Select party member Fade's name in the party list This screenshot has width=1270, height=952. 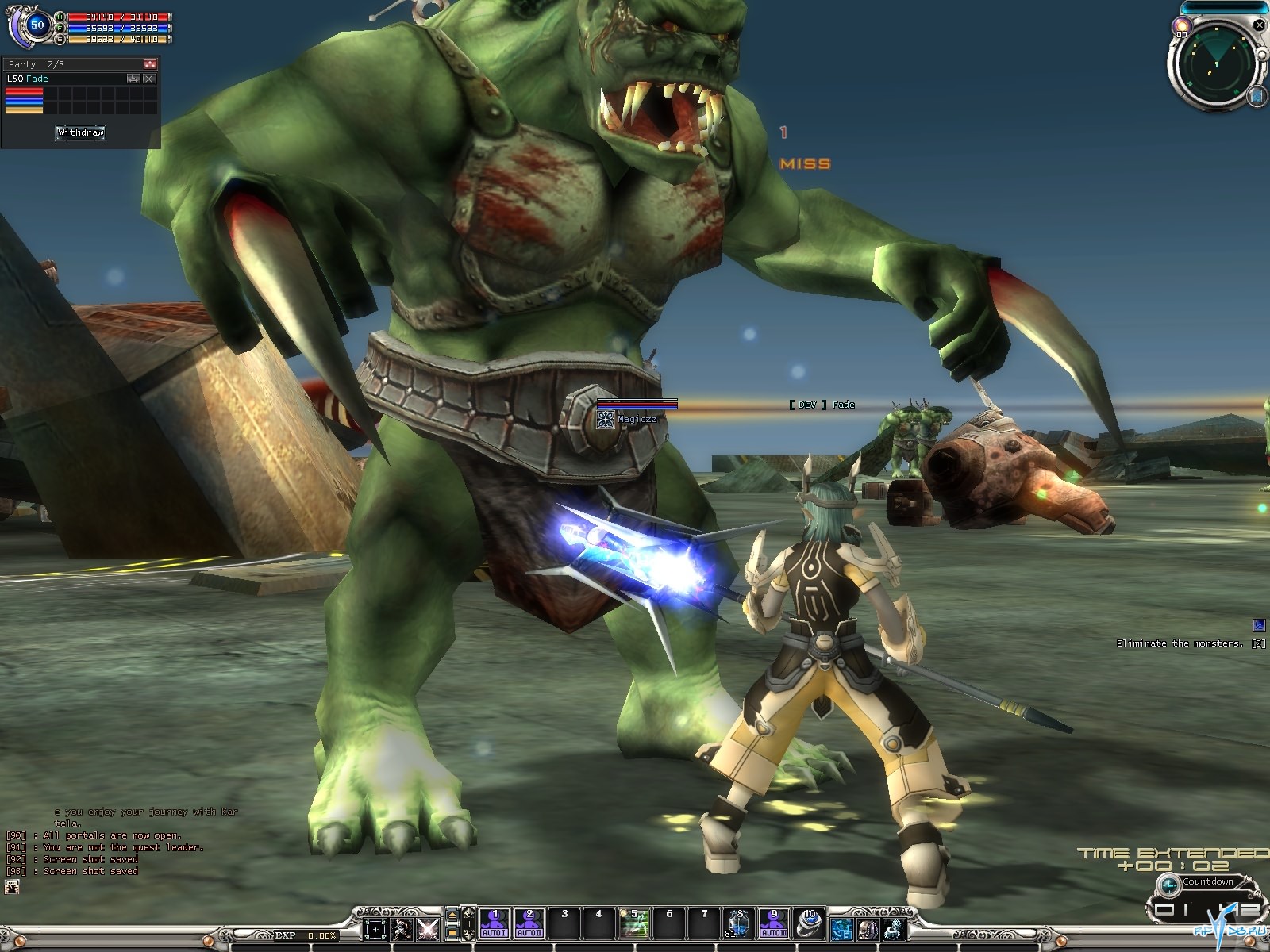37,79
